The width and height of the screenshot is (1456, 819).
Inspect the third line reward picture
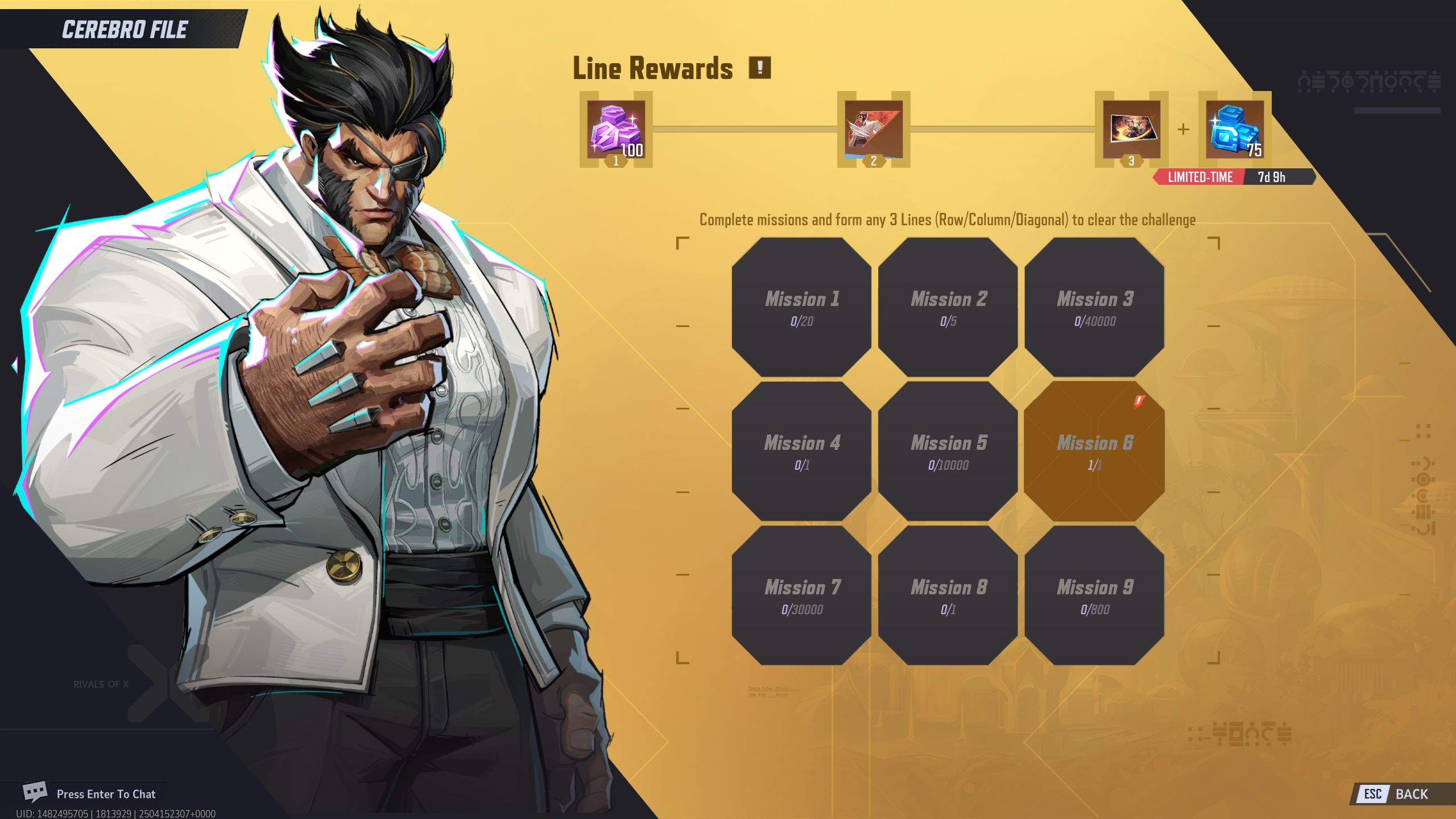(1131, 130)
